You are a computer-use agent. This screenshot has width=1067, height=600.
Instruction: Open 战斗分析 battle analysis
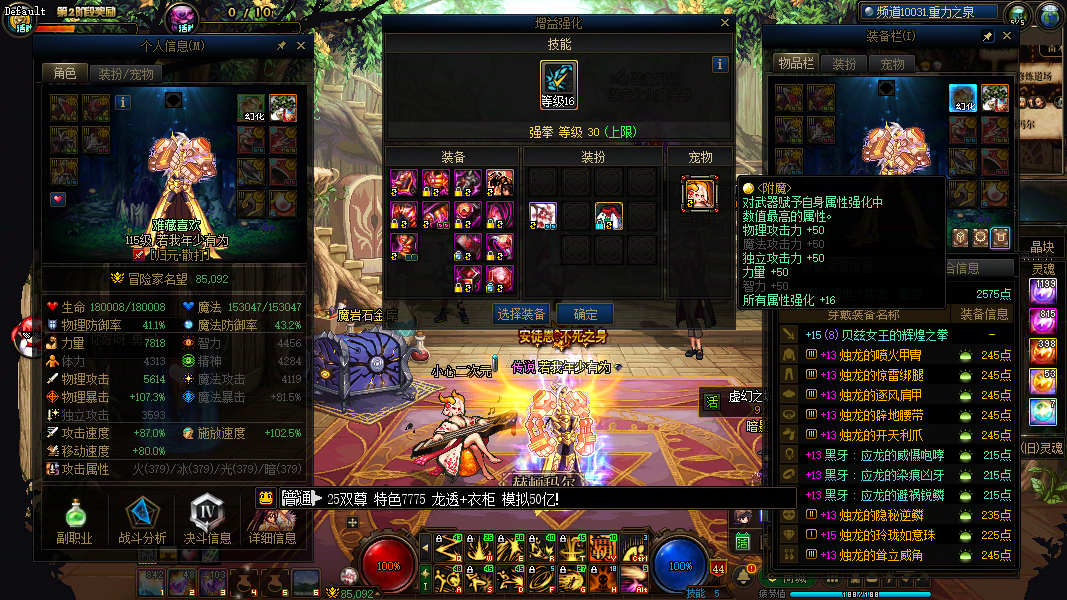point(142,521)
